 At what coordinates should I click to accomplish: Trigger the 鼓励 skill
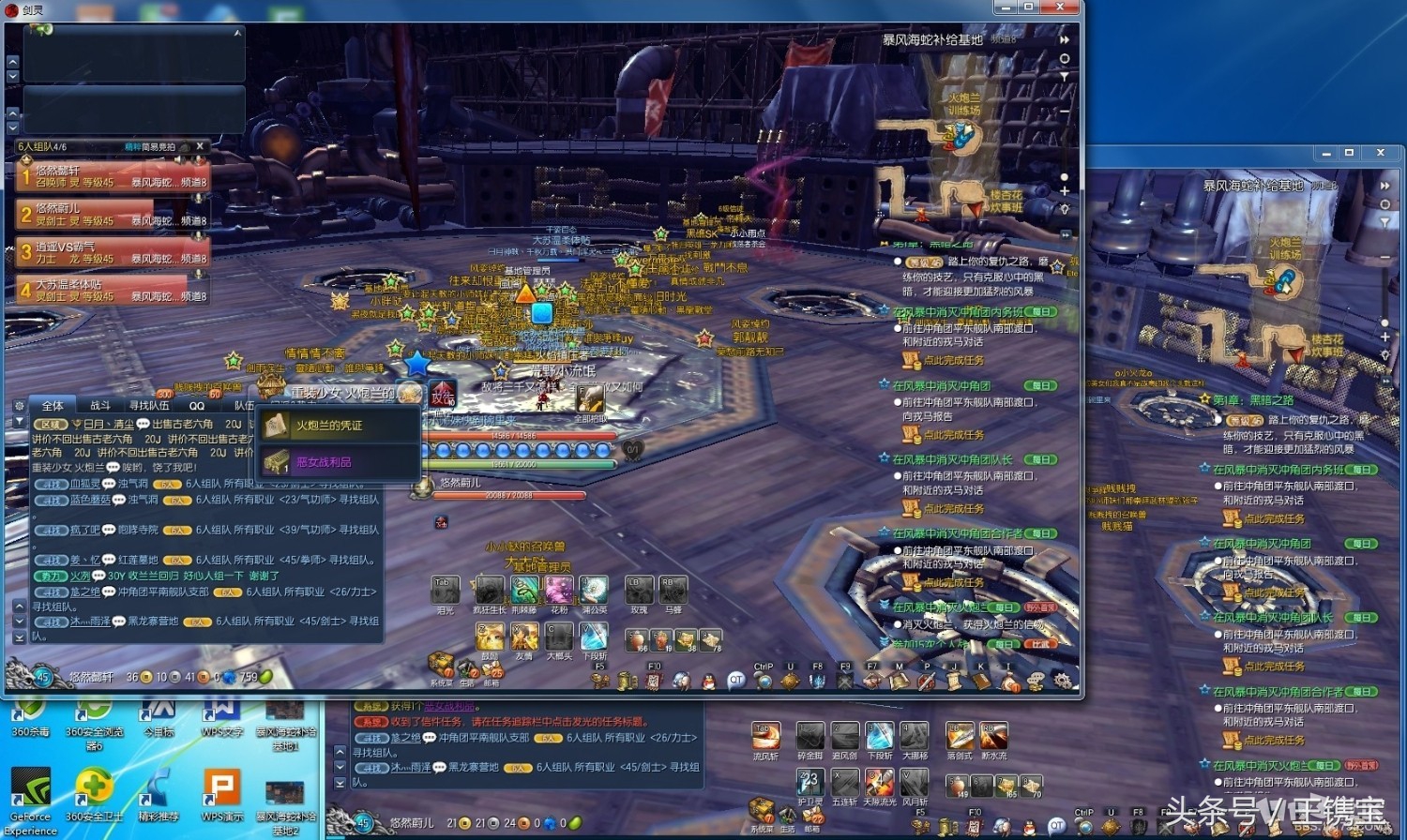click(x=490, y=637)
